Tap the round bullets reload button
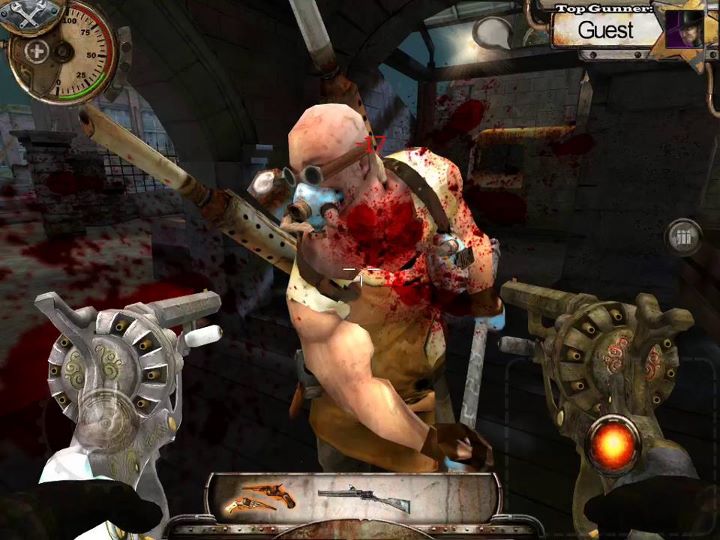 pos(685,237)
